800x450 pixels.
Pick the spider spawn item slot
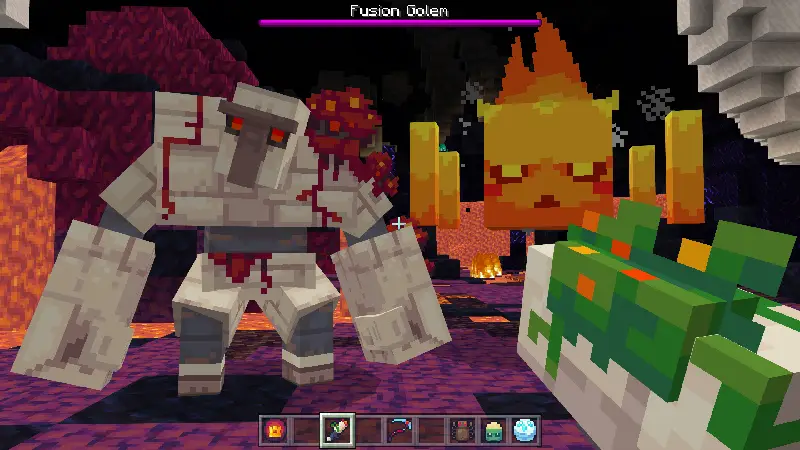pyautogui.click(x=463, y=430)
